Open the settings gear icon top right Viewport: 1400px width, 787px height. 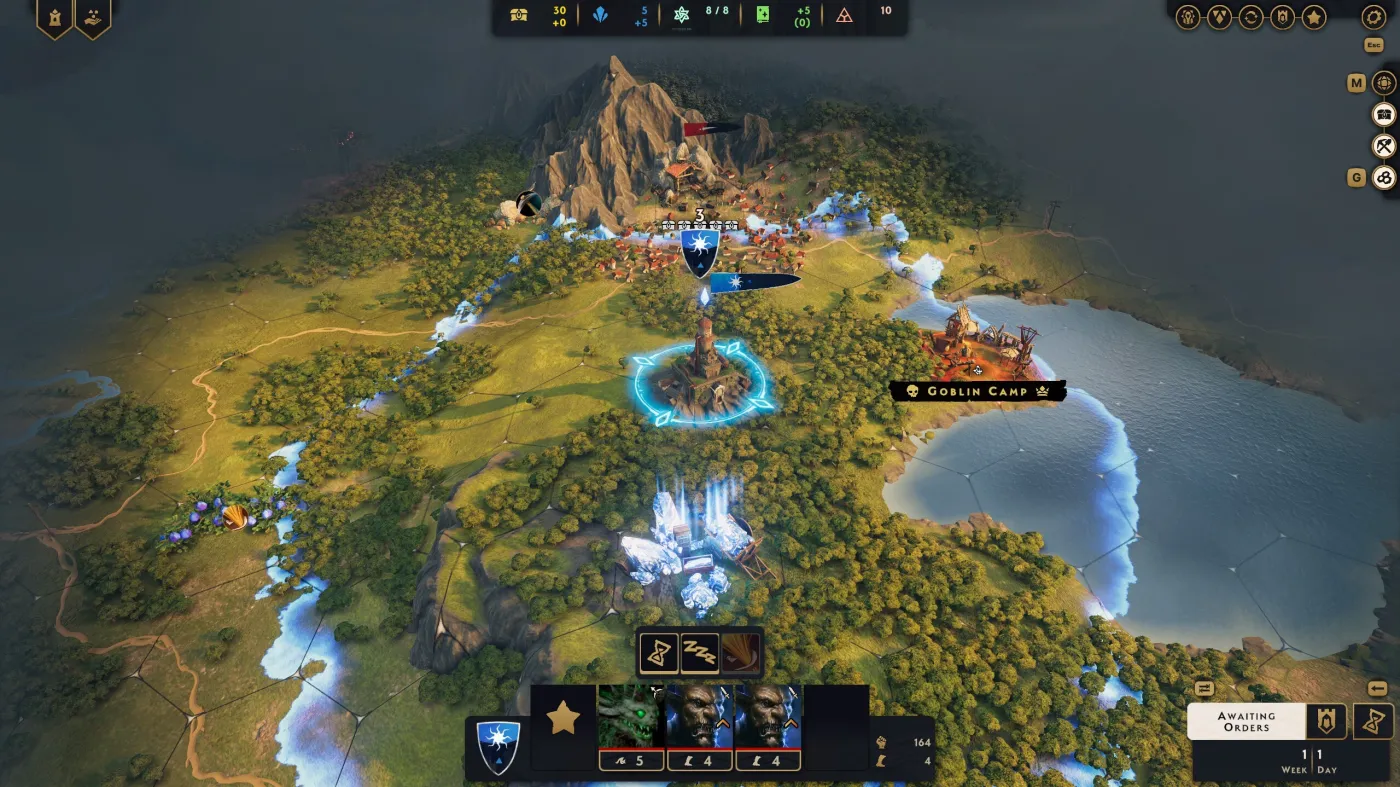click(x=1373, y=17)
